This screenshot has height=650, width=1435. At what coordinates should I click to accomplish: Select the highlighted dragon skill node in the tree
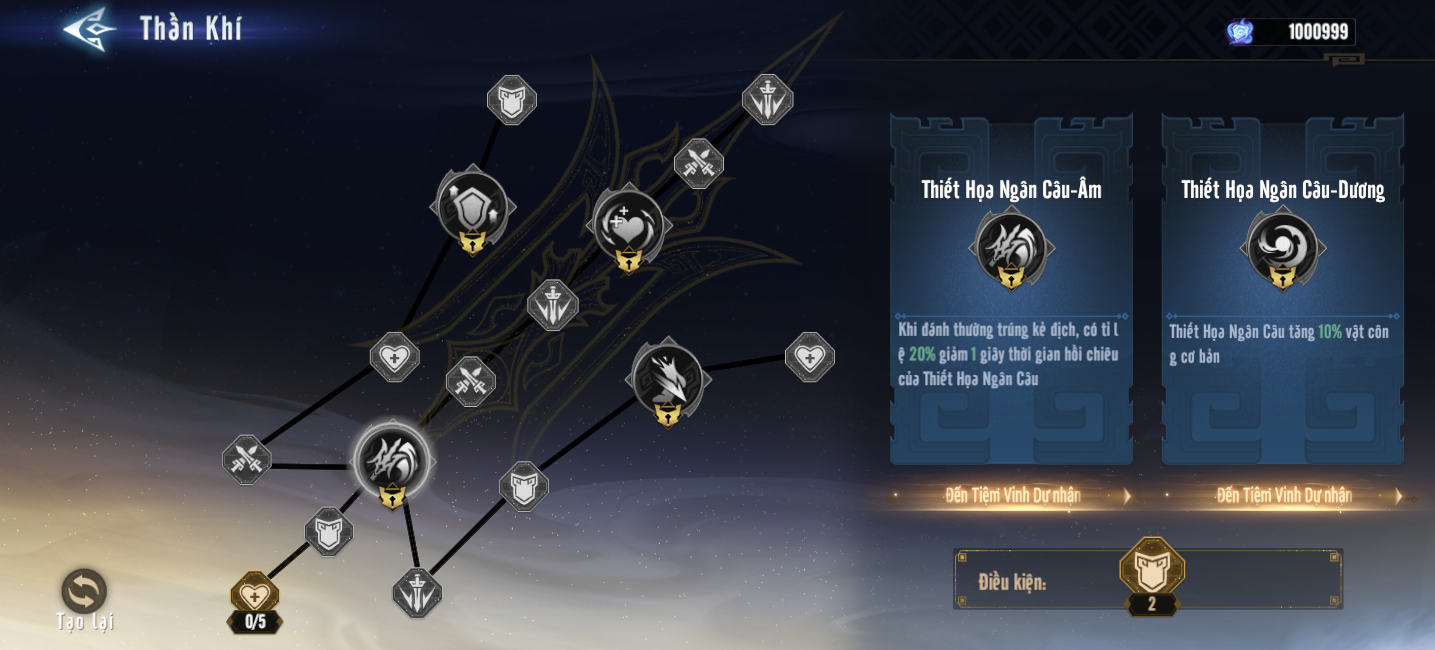point(392,461)
